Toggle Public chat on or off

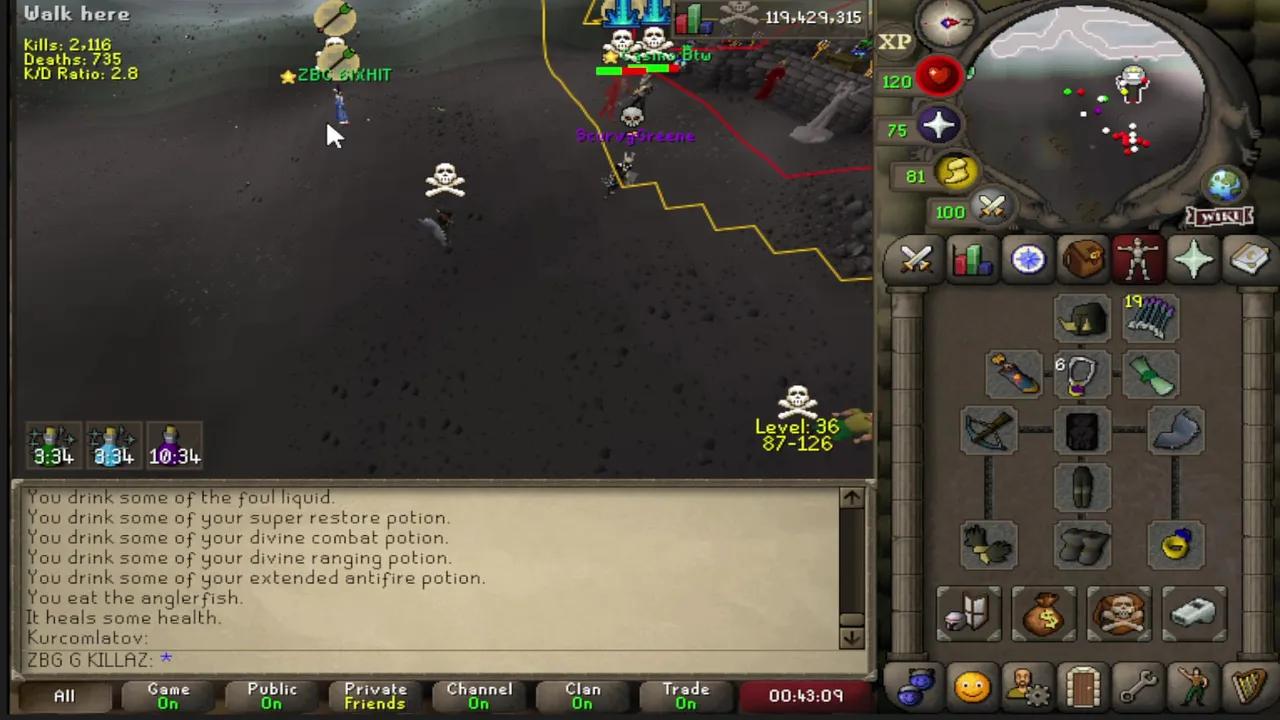tap(271, 695)
